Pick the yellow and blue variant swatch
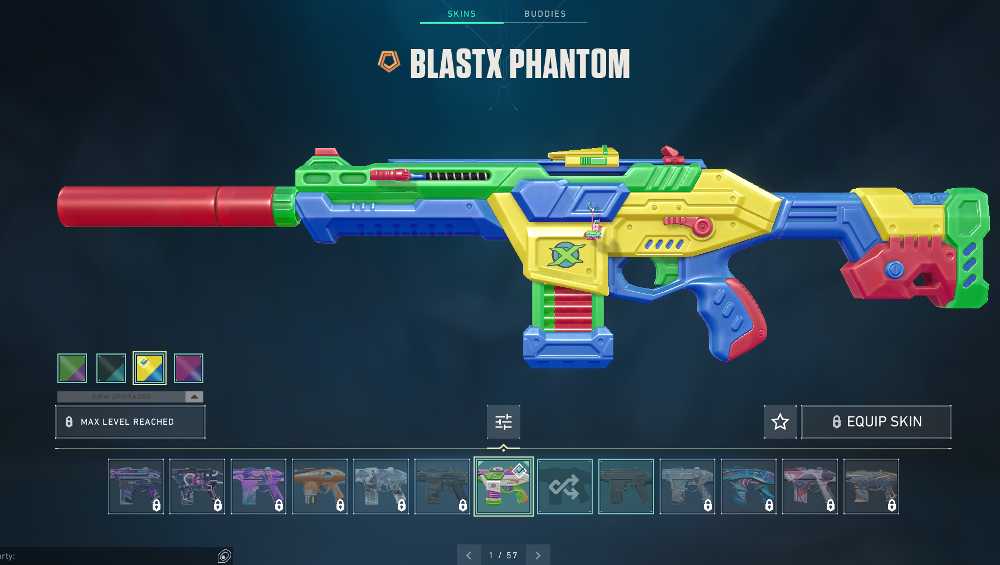Screen dimensions: 1000x565 pyautogui.click(x=150, y=368)
